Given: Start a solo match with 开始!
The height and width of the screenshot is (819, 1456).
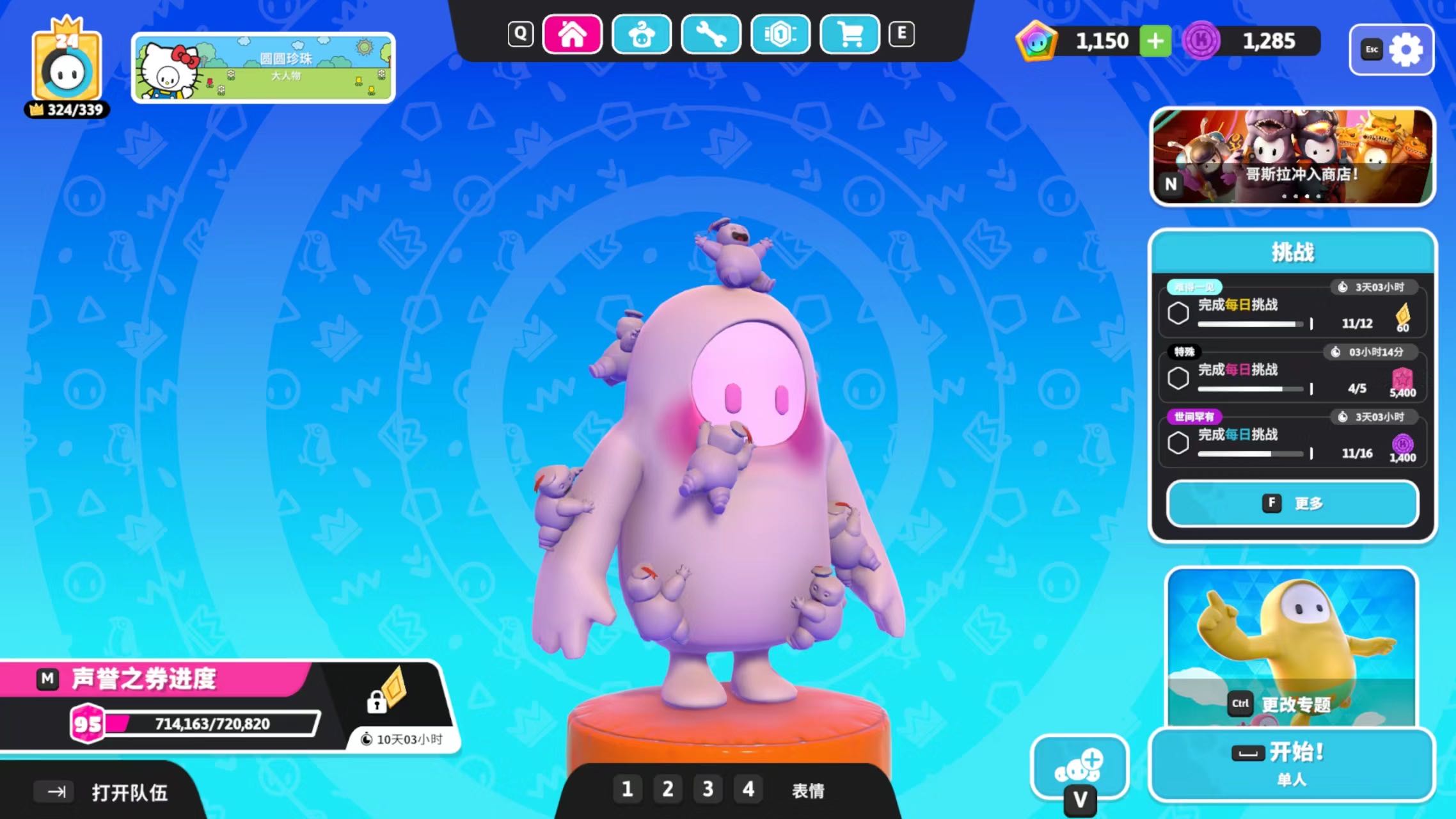Looking at the screenshot, I should 1292,764.
